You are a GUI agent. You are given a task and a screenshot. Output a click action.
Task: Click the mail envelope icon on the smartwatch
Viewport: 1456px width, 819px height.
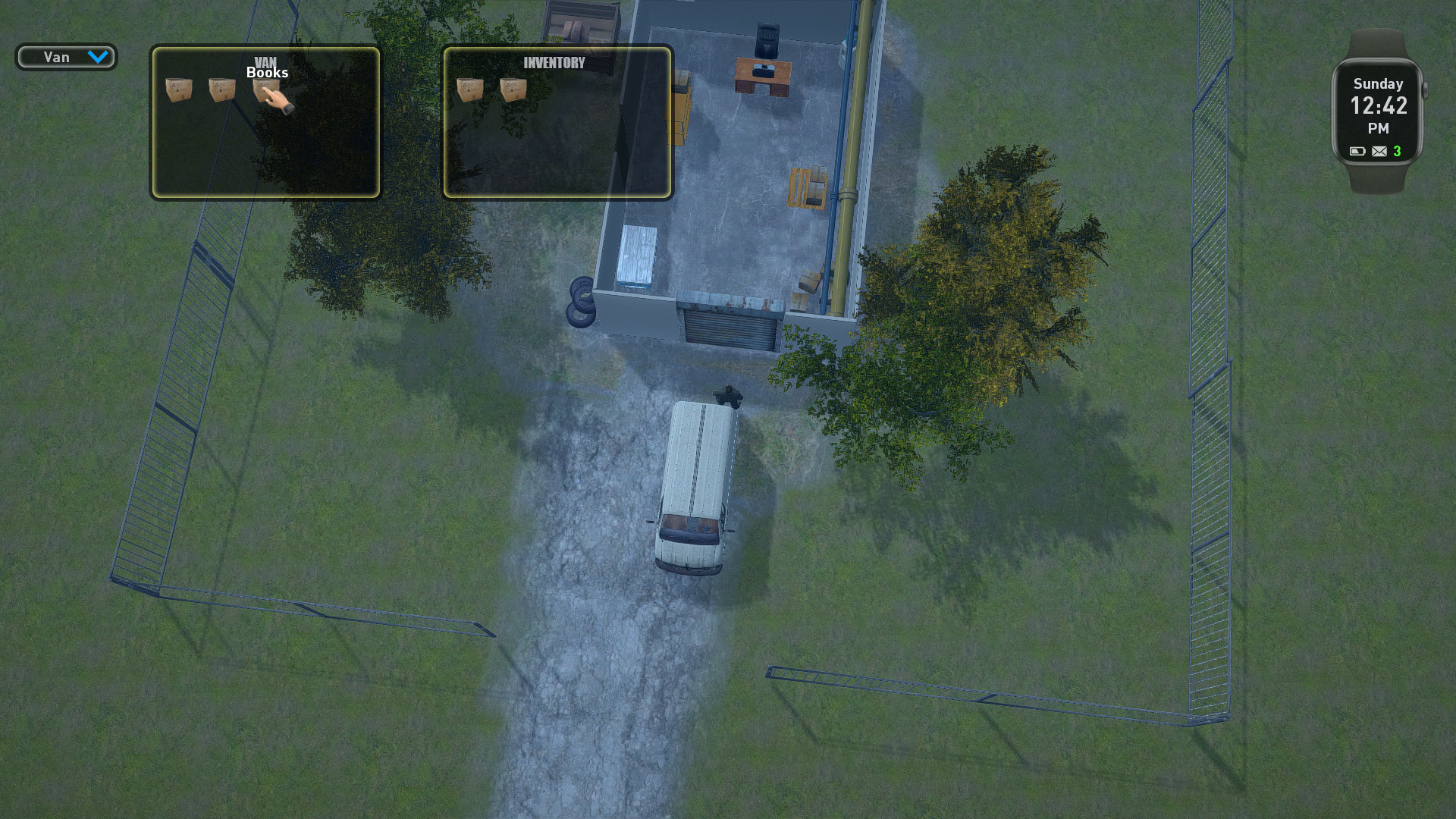tap(1379, 152)
